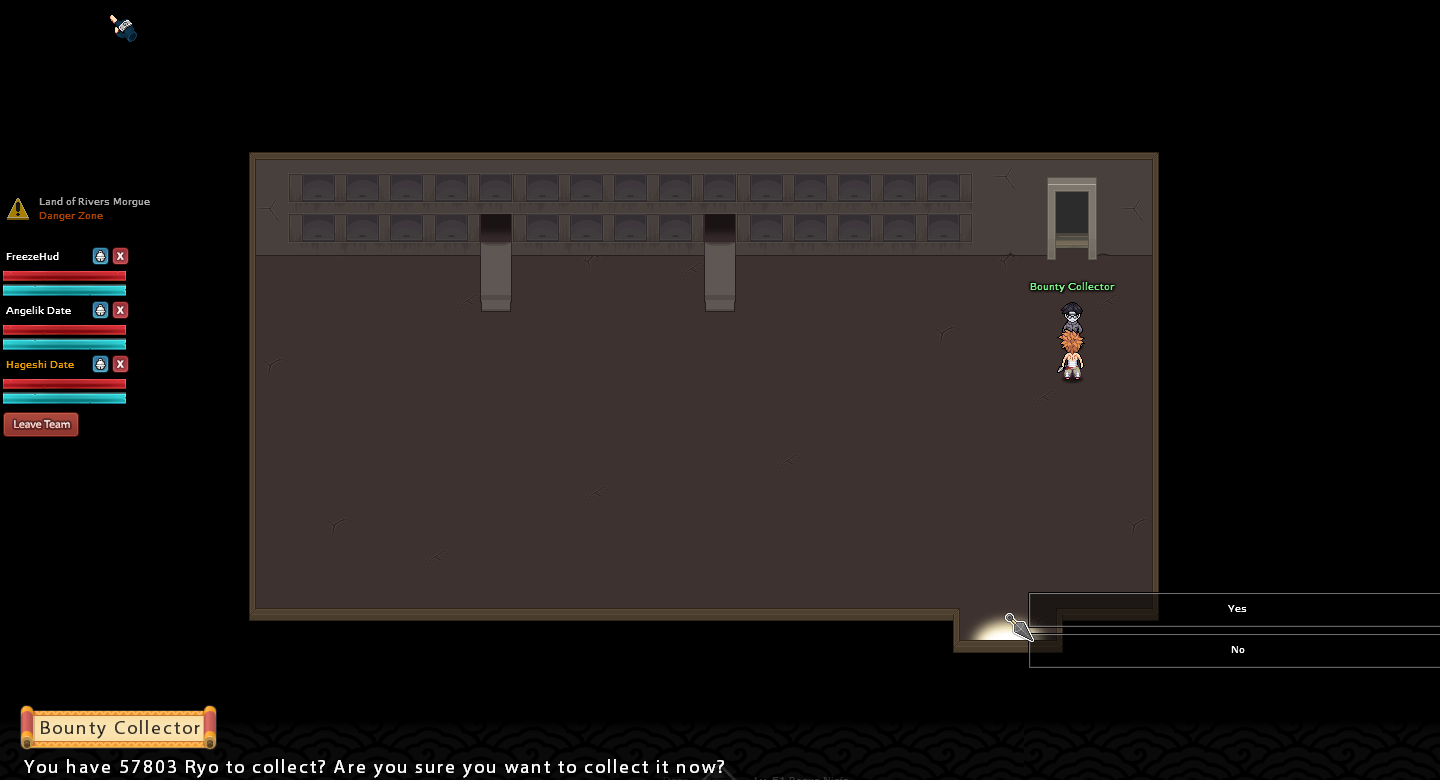
Task: Choose No to decline collecting
Action: click(x=1237, y=650)
